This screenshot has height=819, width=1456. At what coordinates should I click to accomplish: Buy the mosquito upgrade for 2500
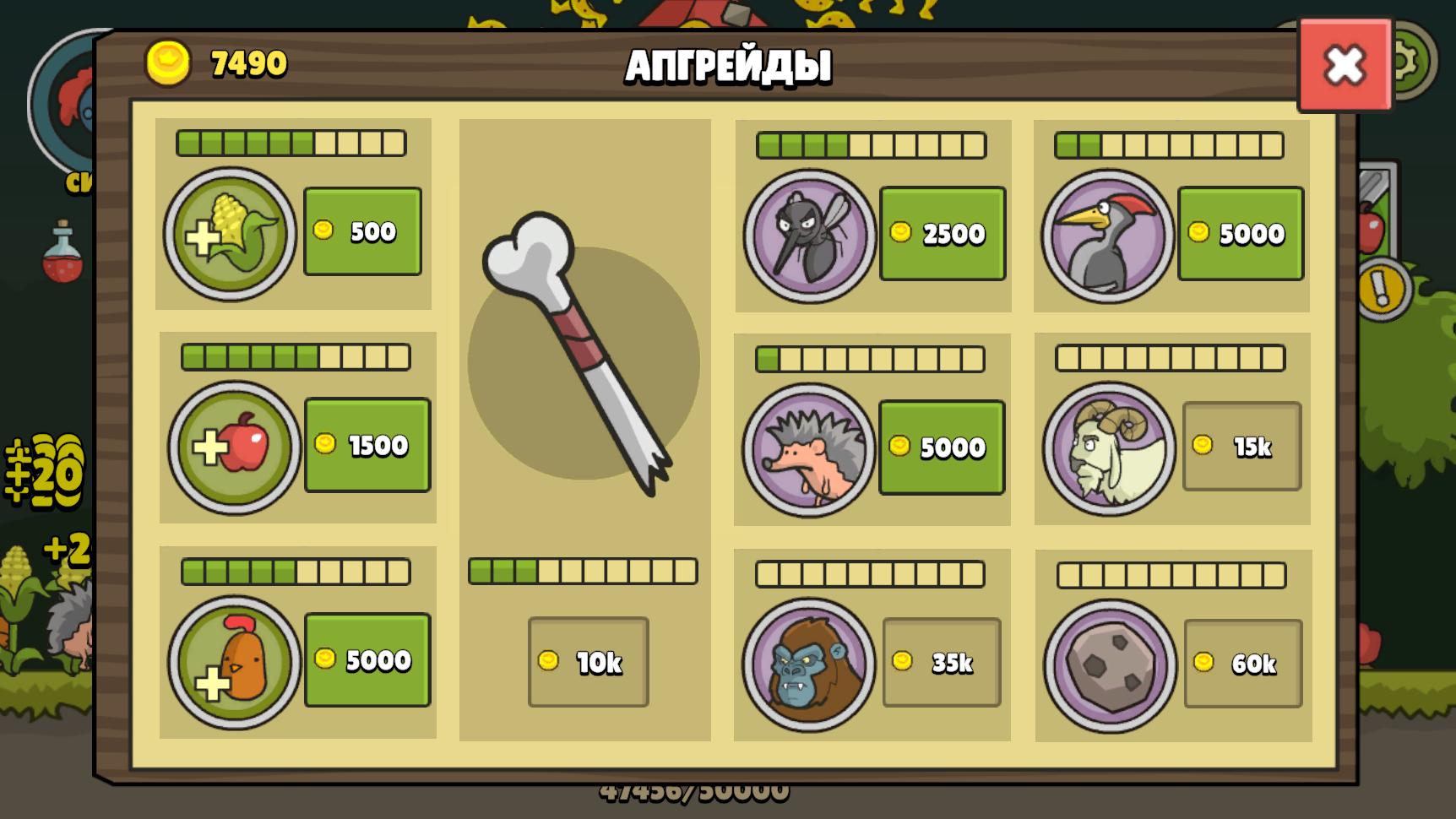click(x=943, y=233)
